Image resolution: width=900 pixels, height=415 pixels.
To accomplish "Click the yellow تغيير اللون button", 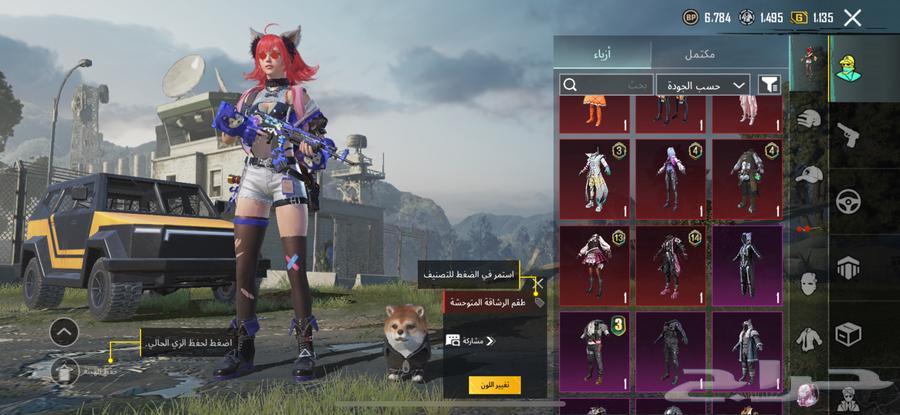I will 494,385.
